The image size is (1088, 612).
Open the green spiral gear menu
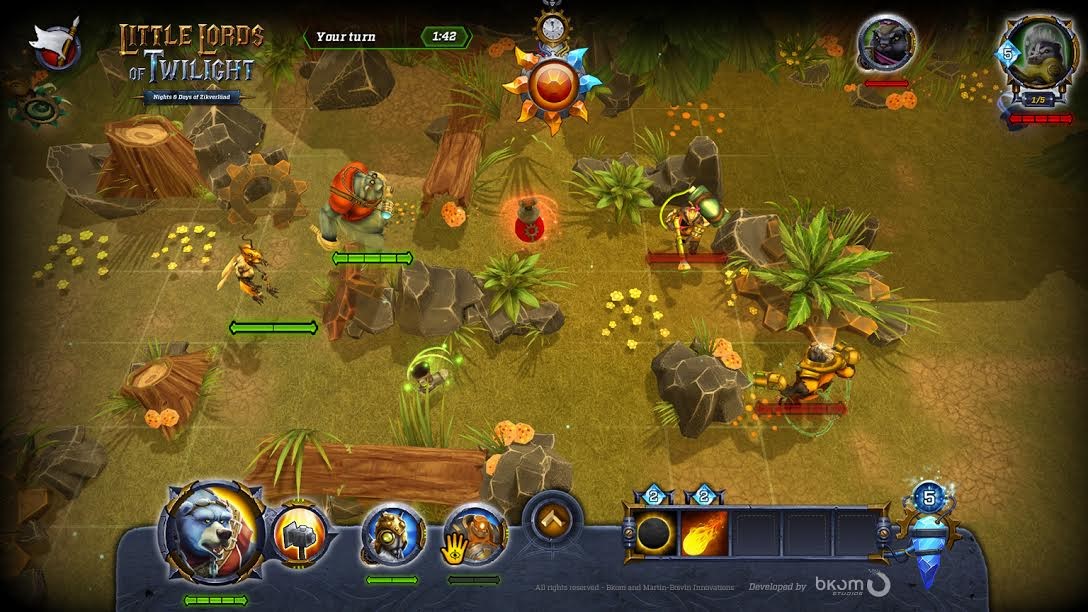tap(43, 102)
